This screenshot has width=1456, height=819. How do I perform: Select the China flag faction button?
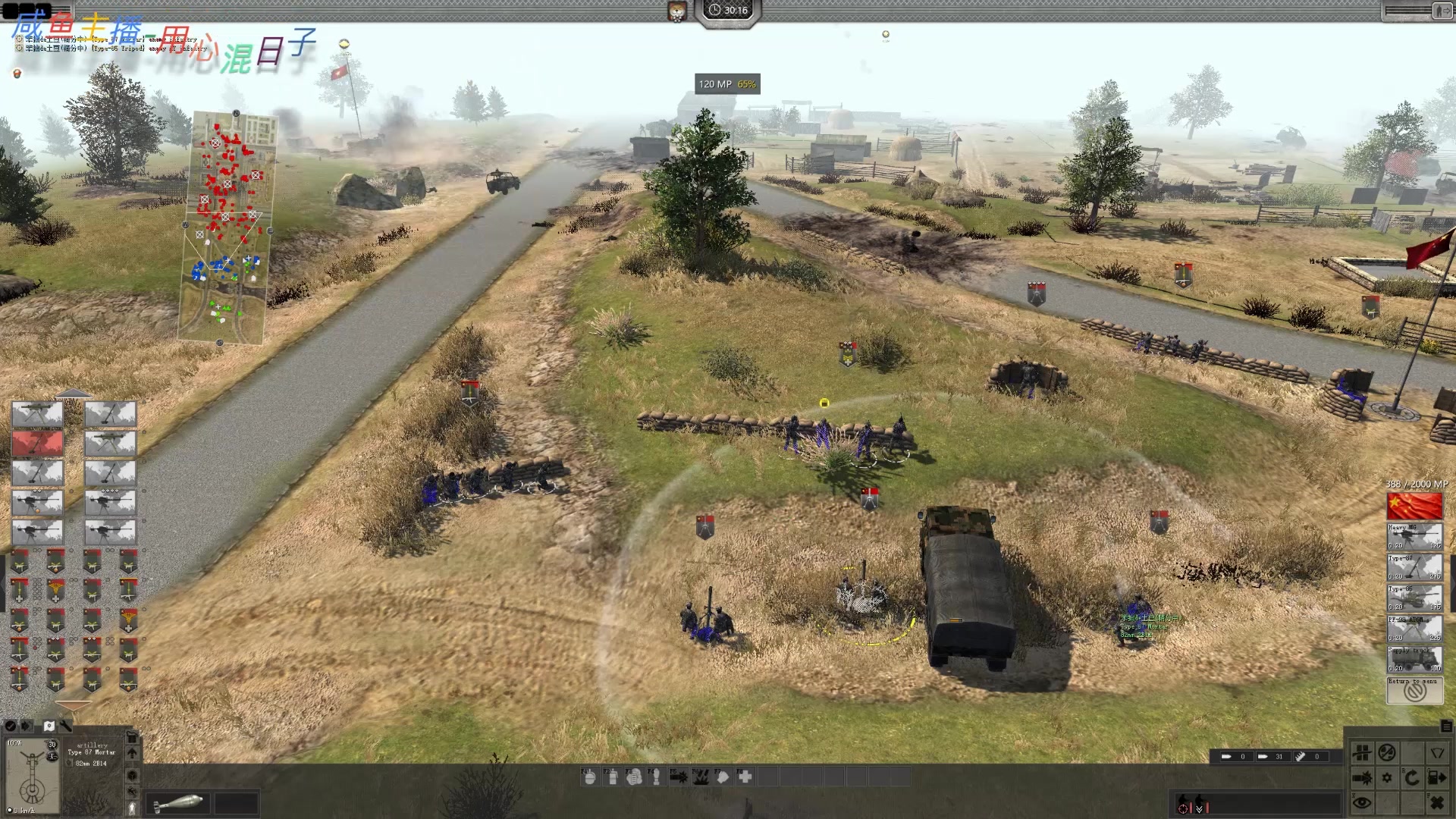click(1414, 506)
